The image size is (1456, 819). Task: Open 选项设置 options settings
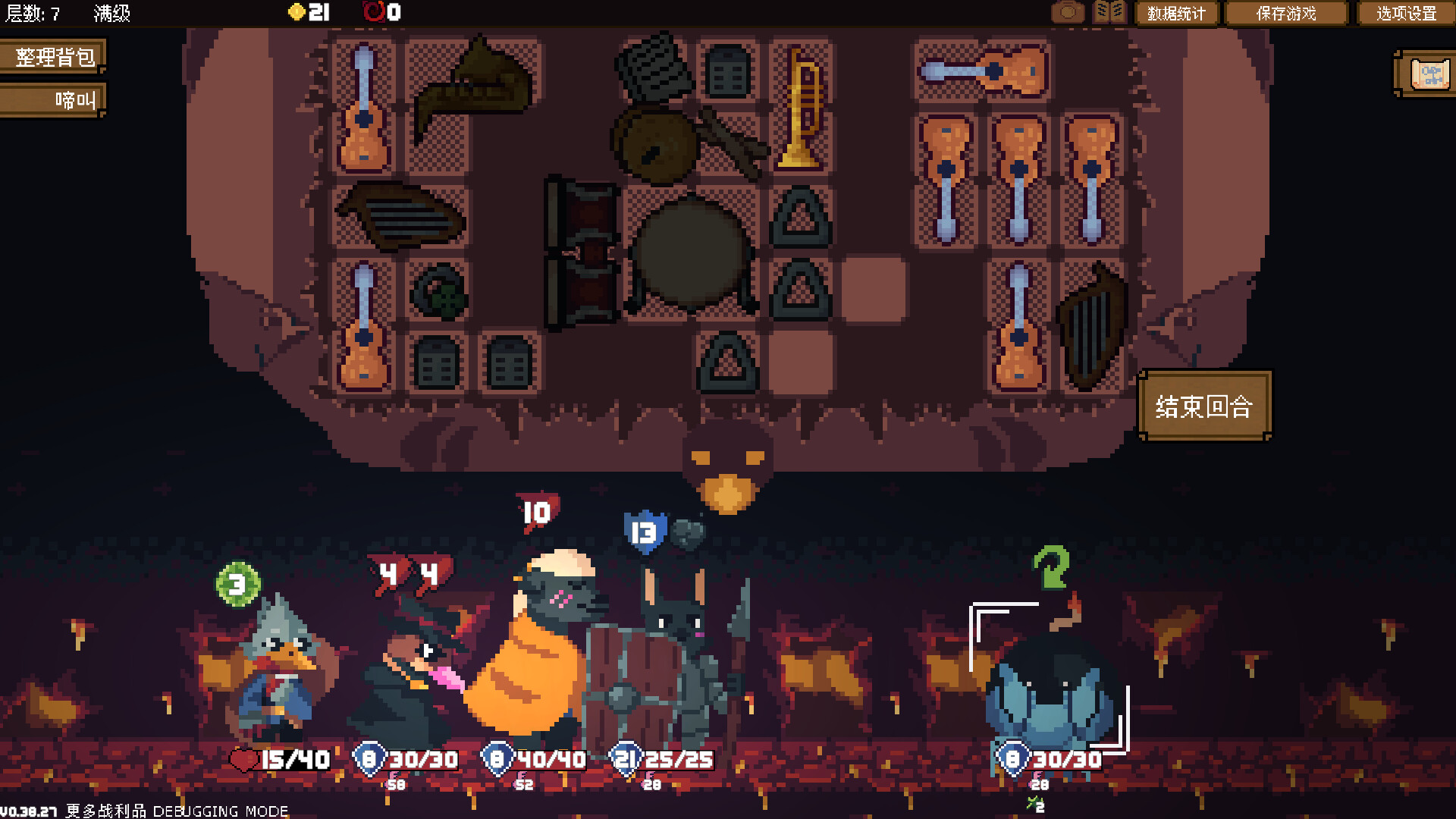point(1406,14)
